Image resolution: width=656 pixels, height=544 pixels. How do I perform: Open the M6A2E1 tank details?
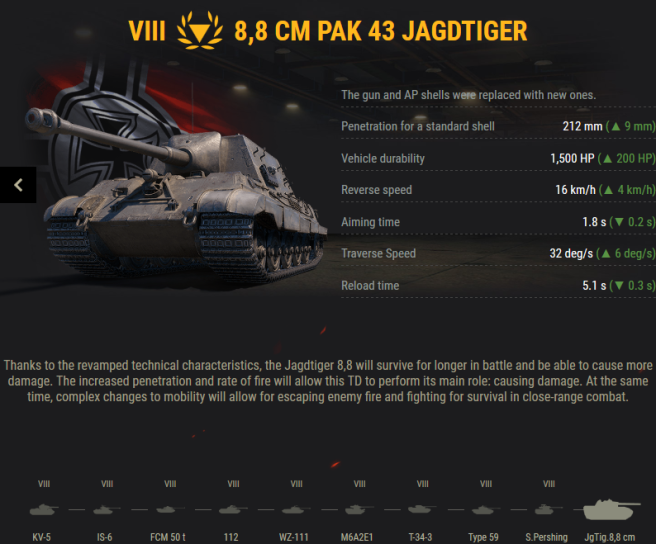point(359,509)
